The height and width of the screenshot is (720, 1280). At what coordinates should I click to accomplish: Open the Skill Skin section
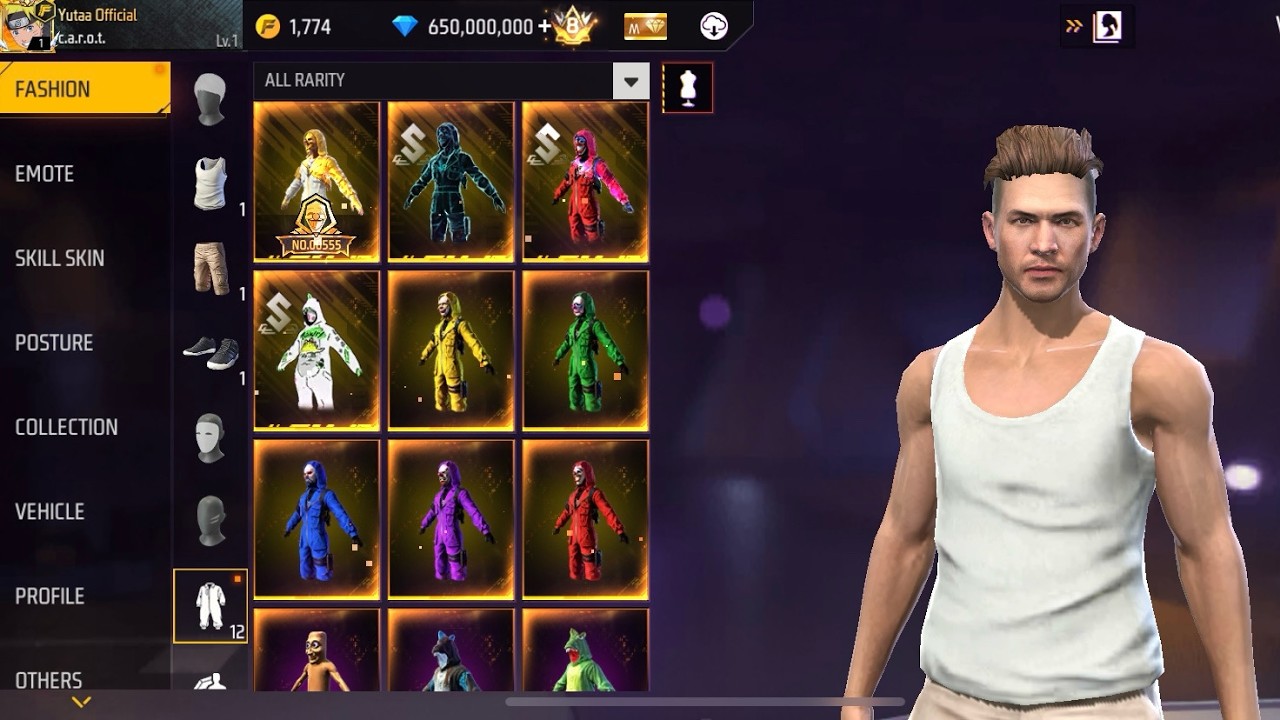tap(60, 258)
